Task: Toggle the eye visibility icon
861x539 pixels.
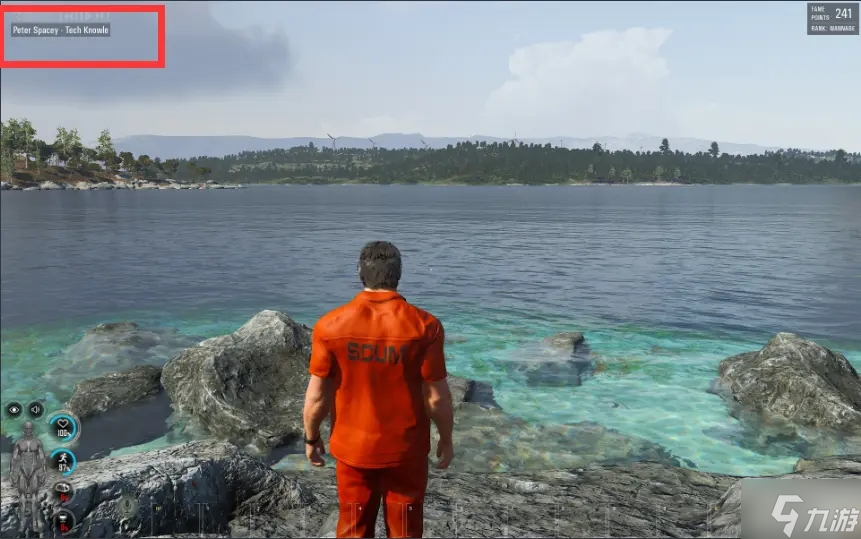Action: [14, 409]
